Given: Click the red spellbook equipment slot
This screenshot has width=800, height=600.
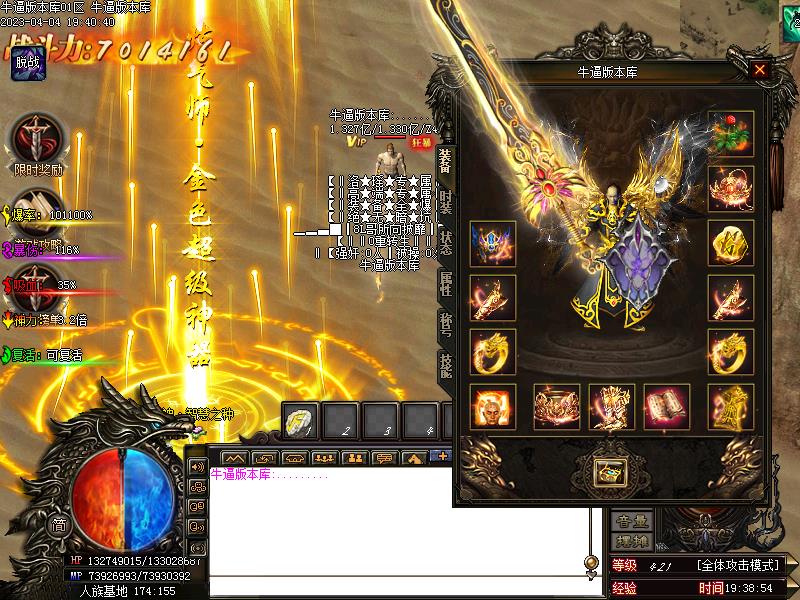Looking at the screenshot, I should pos(666,407).
